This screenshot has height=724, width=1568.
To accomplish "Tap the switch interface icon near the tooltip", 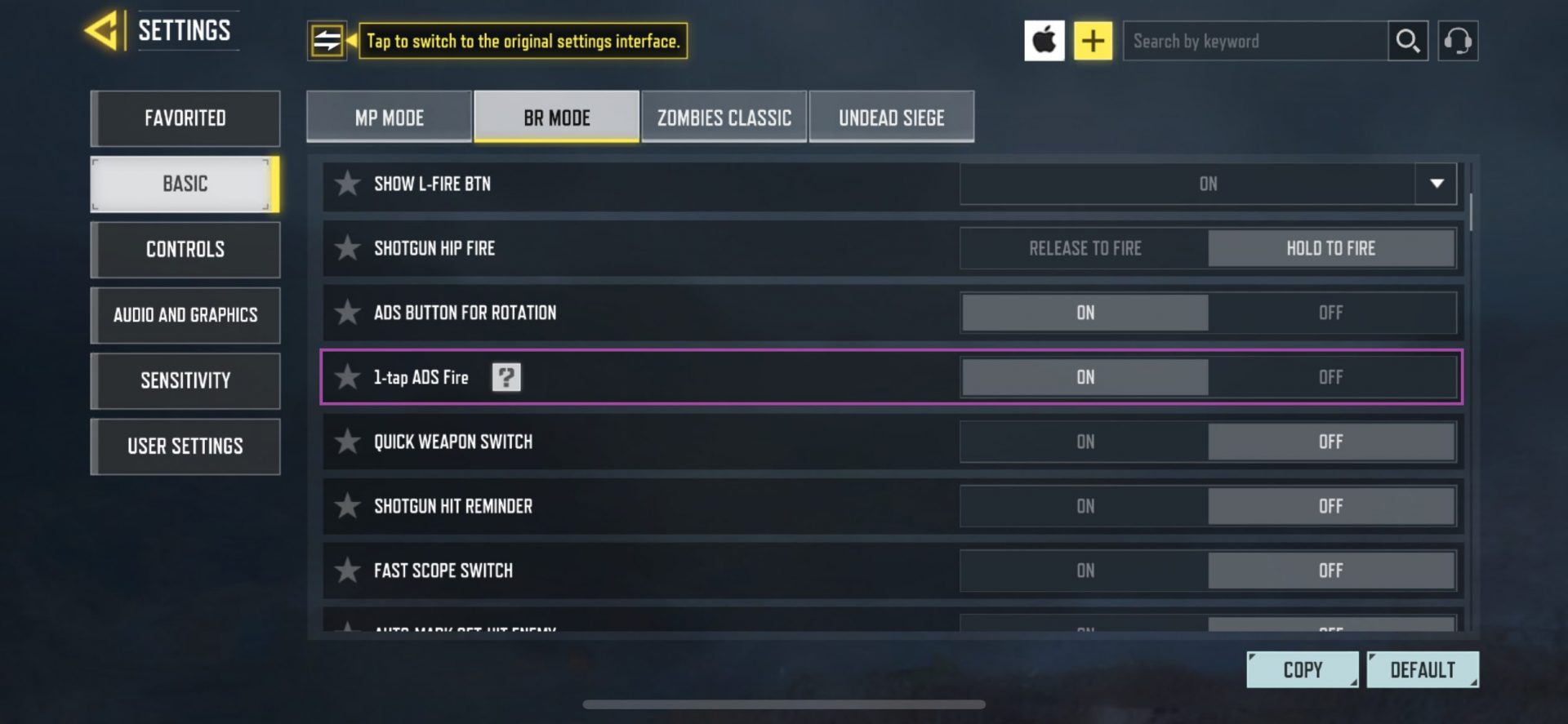I will 327,40.
